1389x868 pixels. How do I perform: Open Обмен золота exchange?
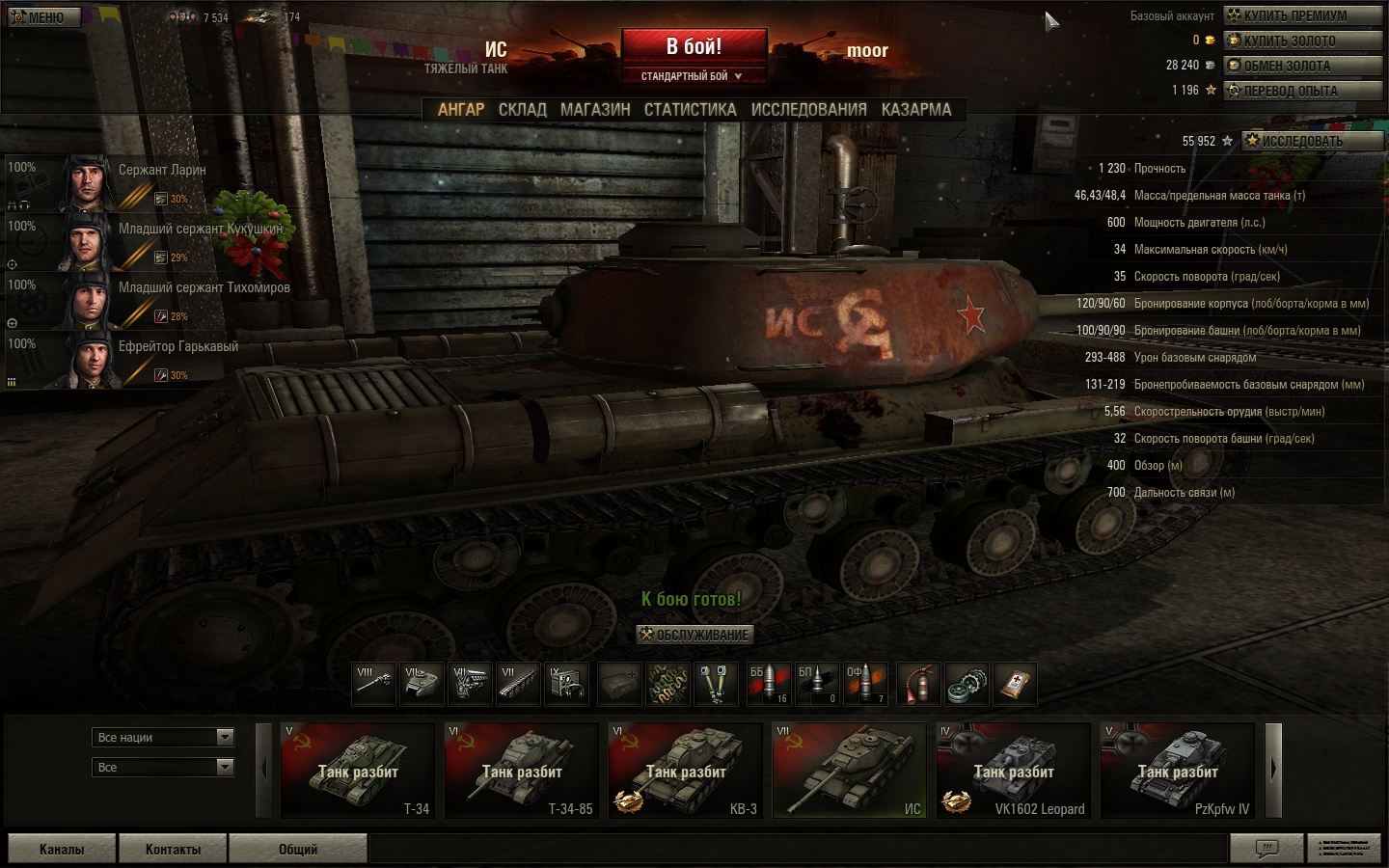click(1302, 66)
